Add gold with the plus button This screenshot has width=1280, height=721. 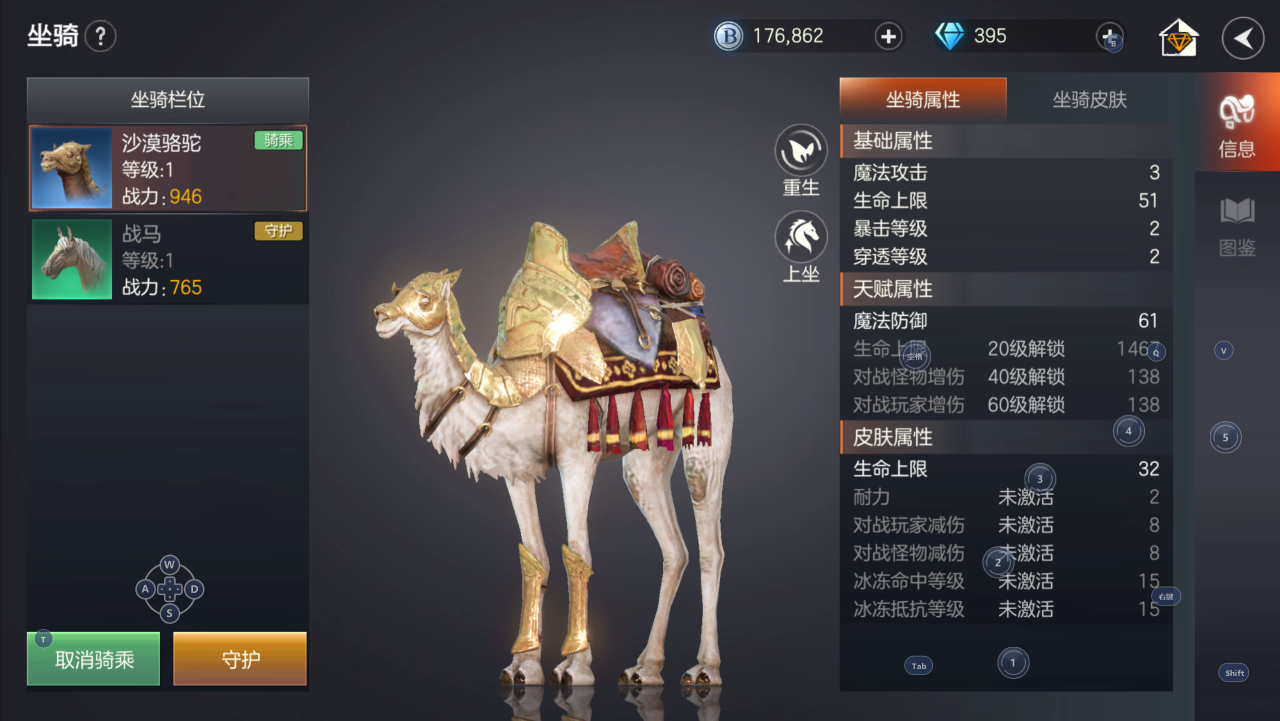[888, 37]
